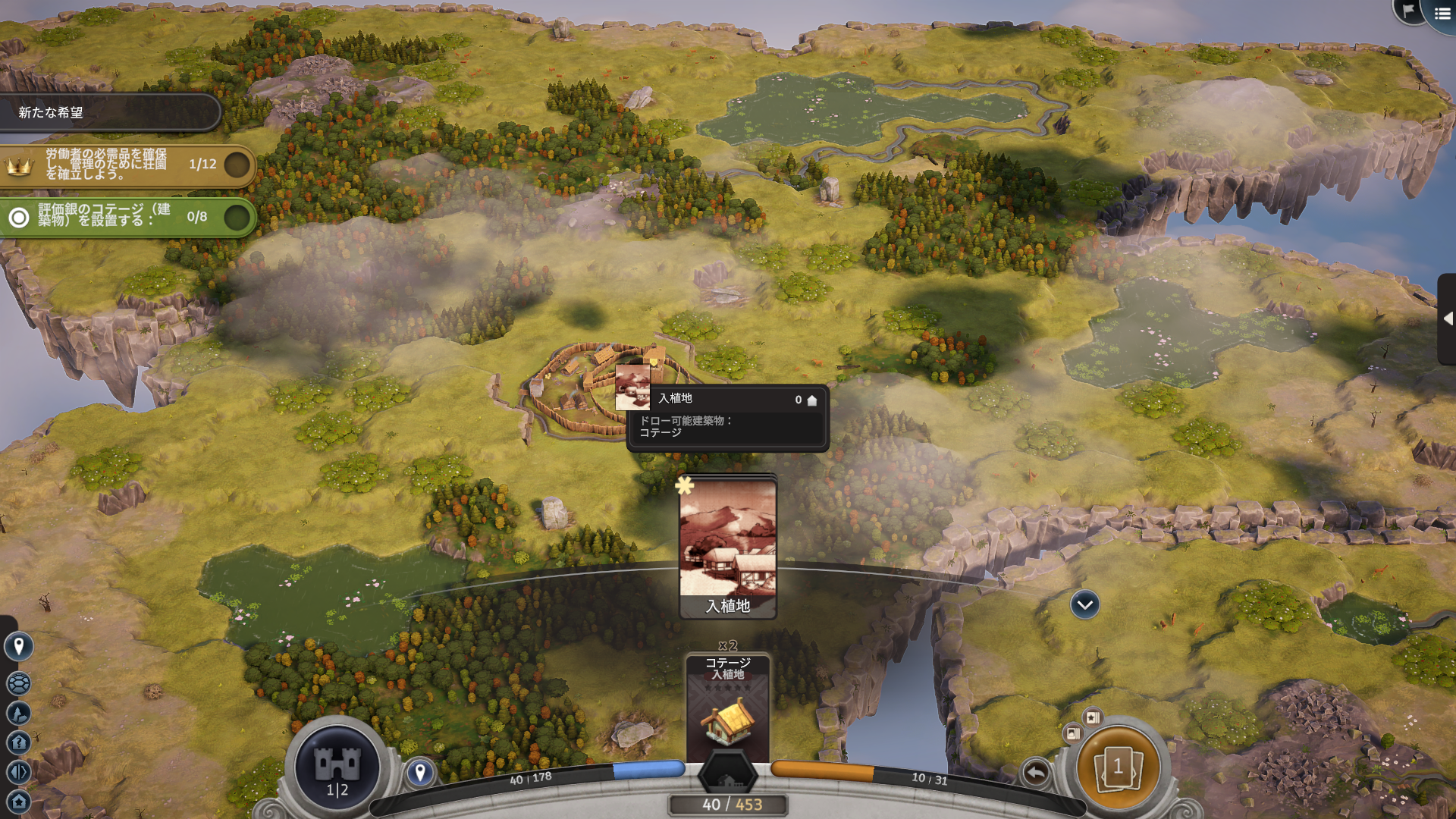Open the list menu button
The width and height of the screenshot is (1456, 819).
(x=1442, y=14)
